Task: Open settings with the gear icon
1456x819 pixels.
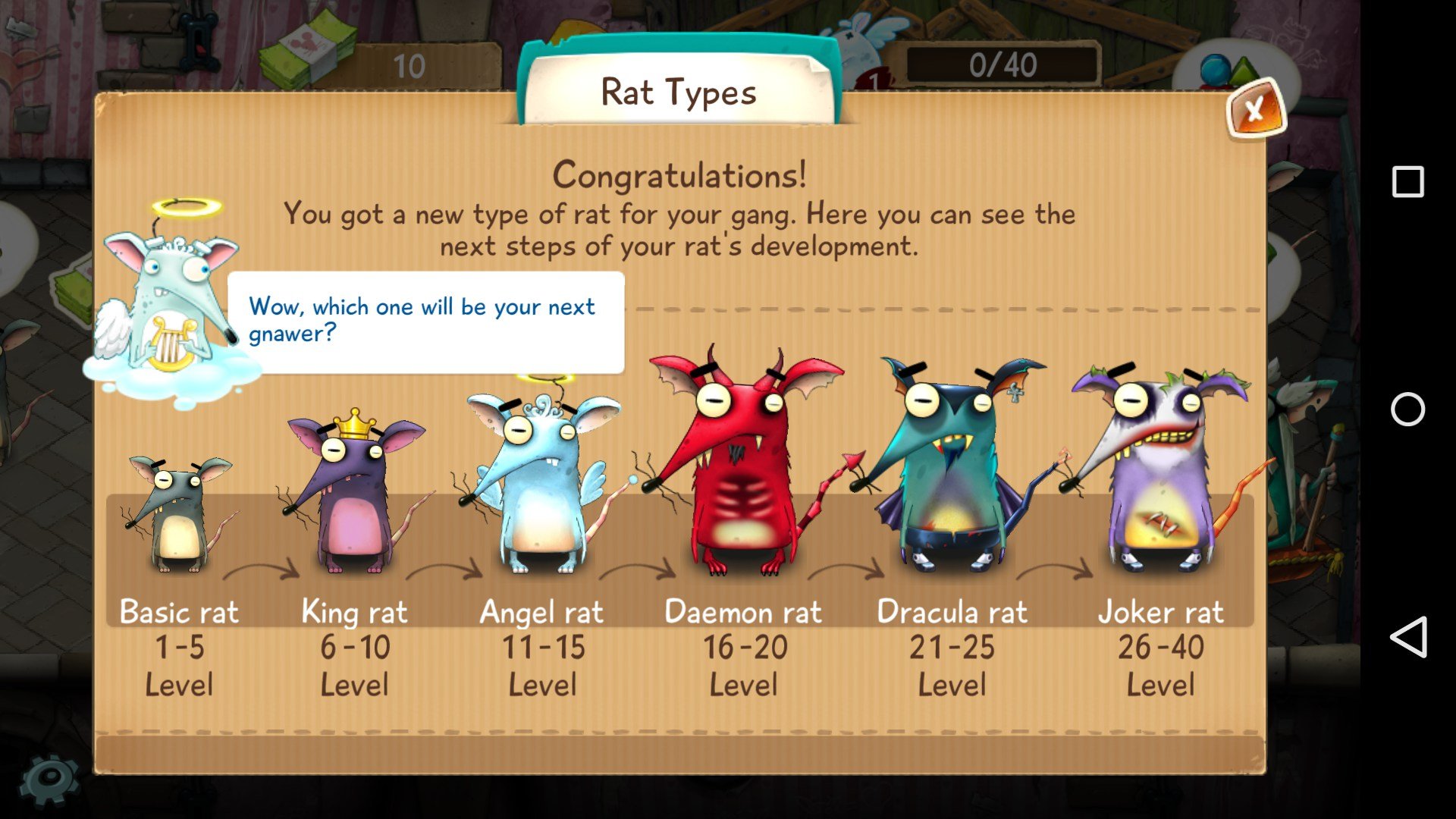Action: click(x=49, y=780)
